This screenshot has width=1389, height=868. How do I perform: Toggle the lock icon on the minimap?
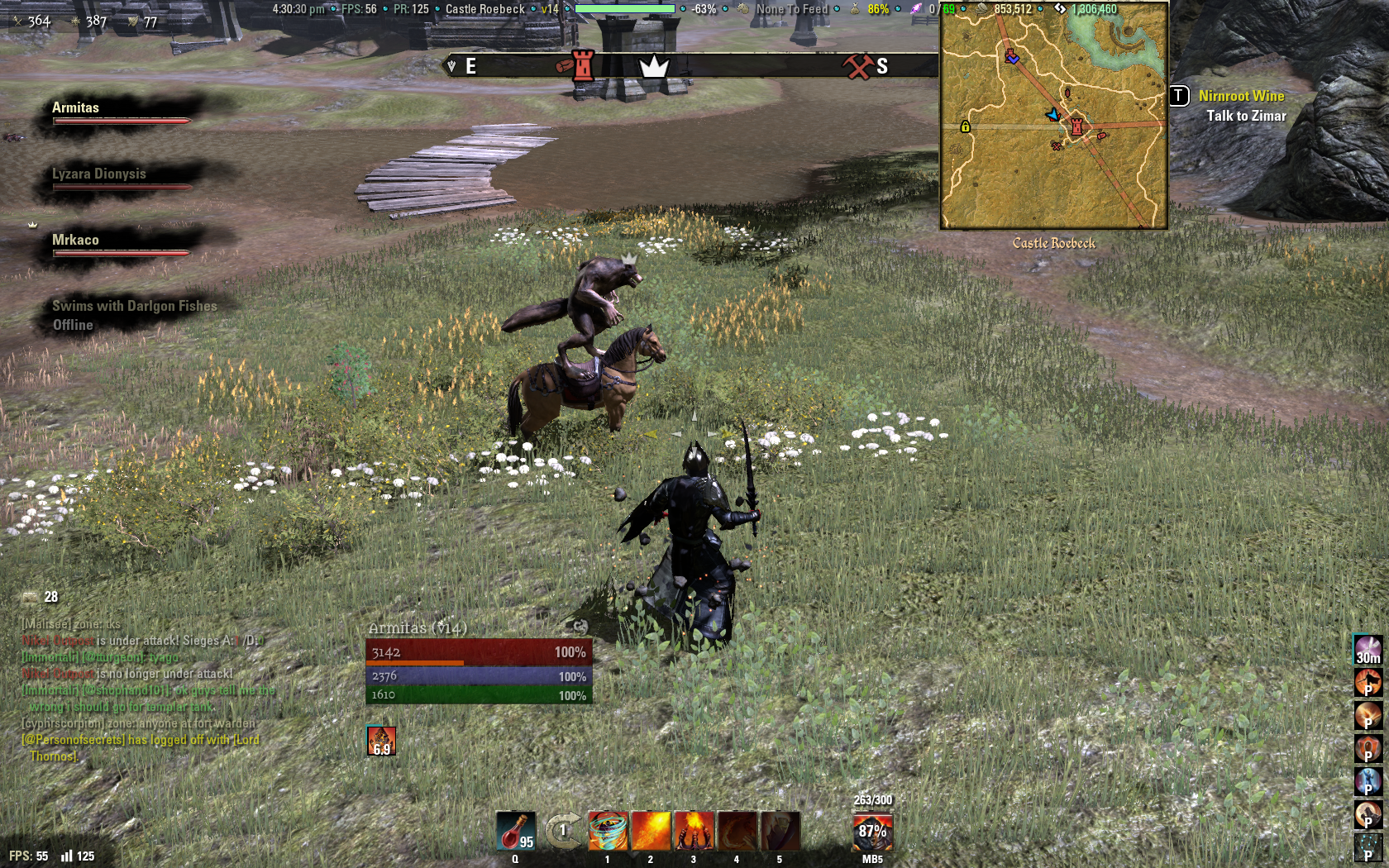964,128
